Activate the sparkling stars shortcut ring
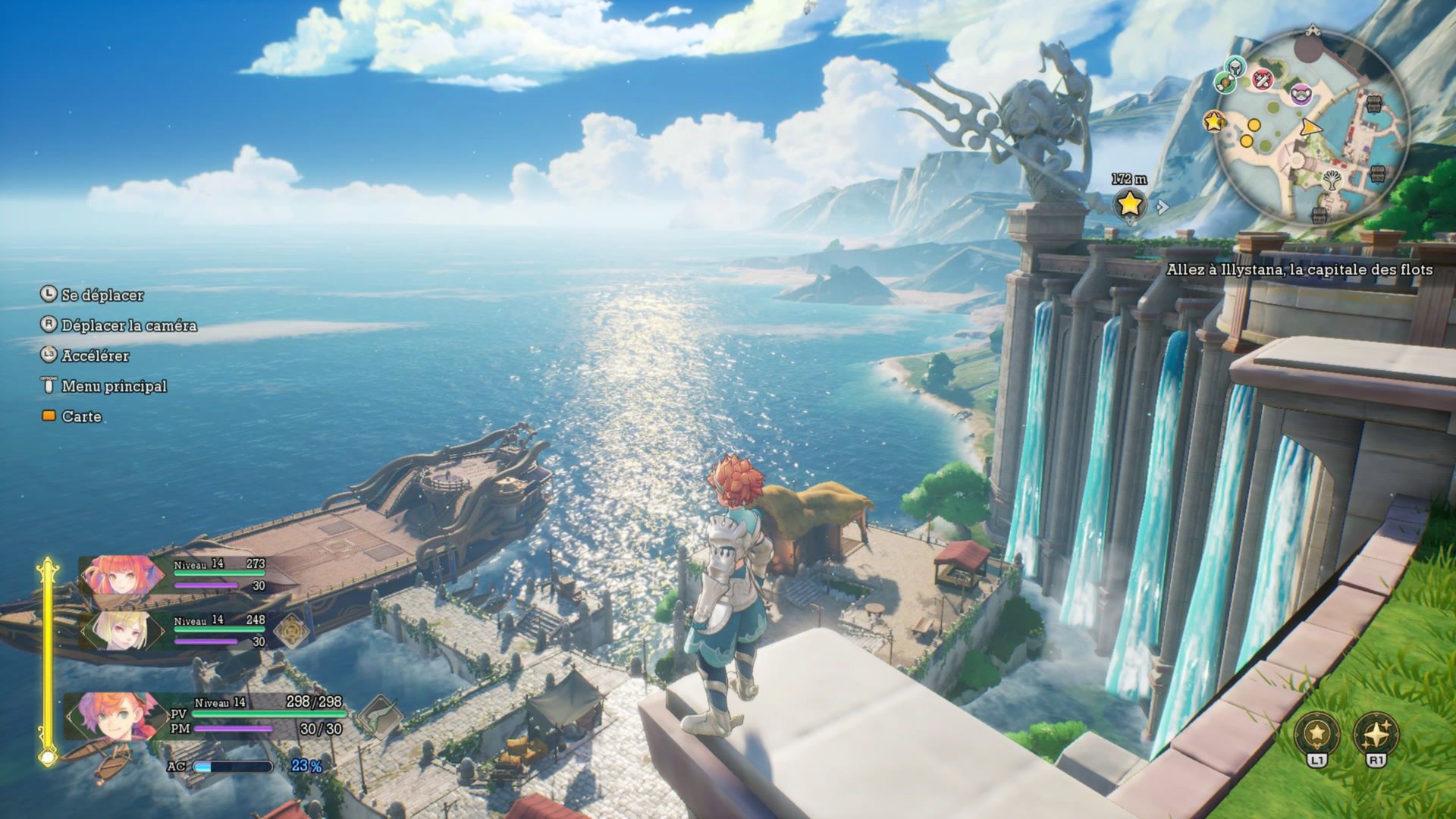Screen dimensions: 1456x819 click(1376, 733)
